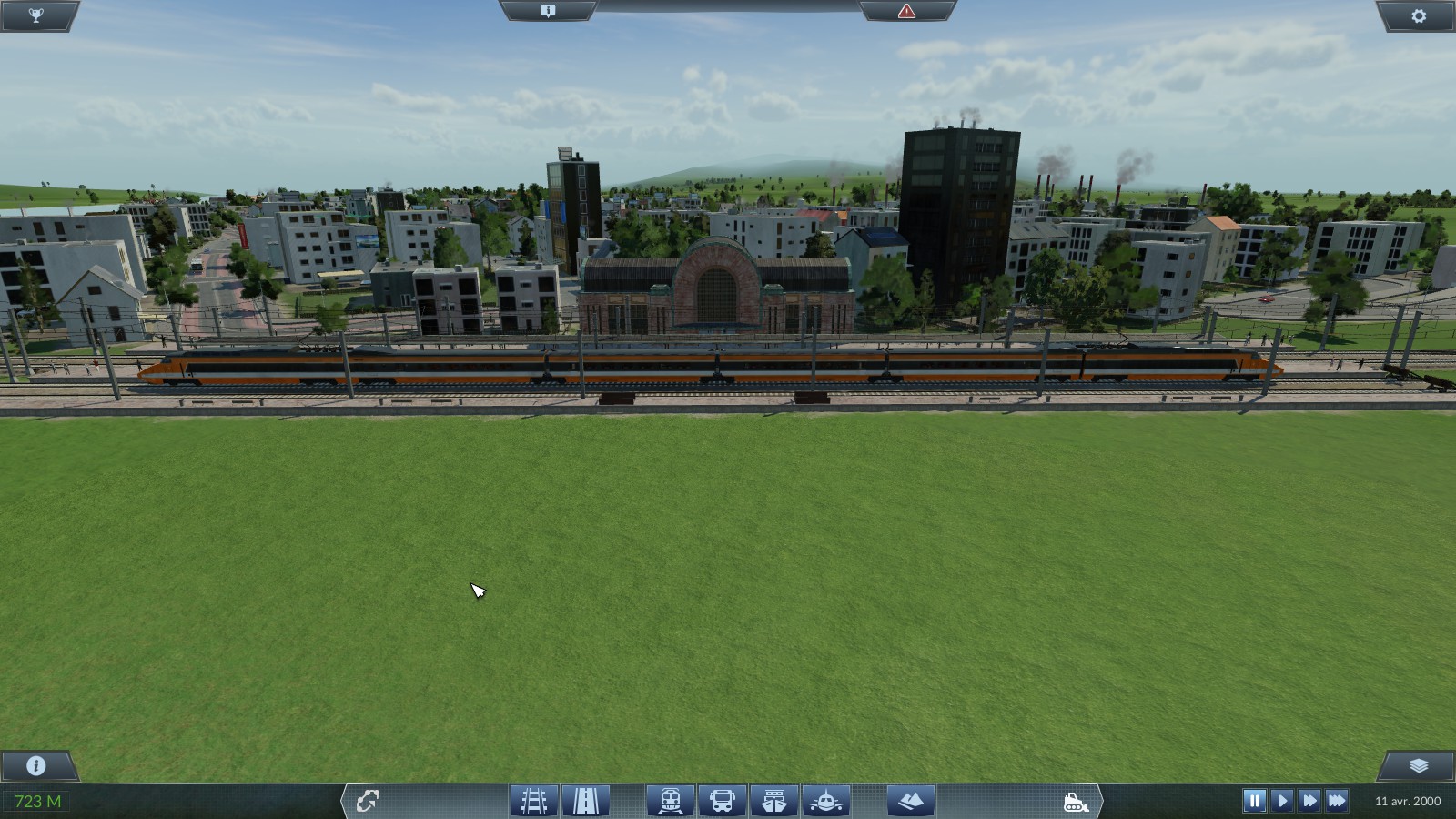This screenshot has height=819, width=1456.
Task: Set game speed to triple fast-forward
Action: [x=1337, y=801]
